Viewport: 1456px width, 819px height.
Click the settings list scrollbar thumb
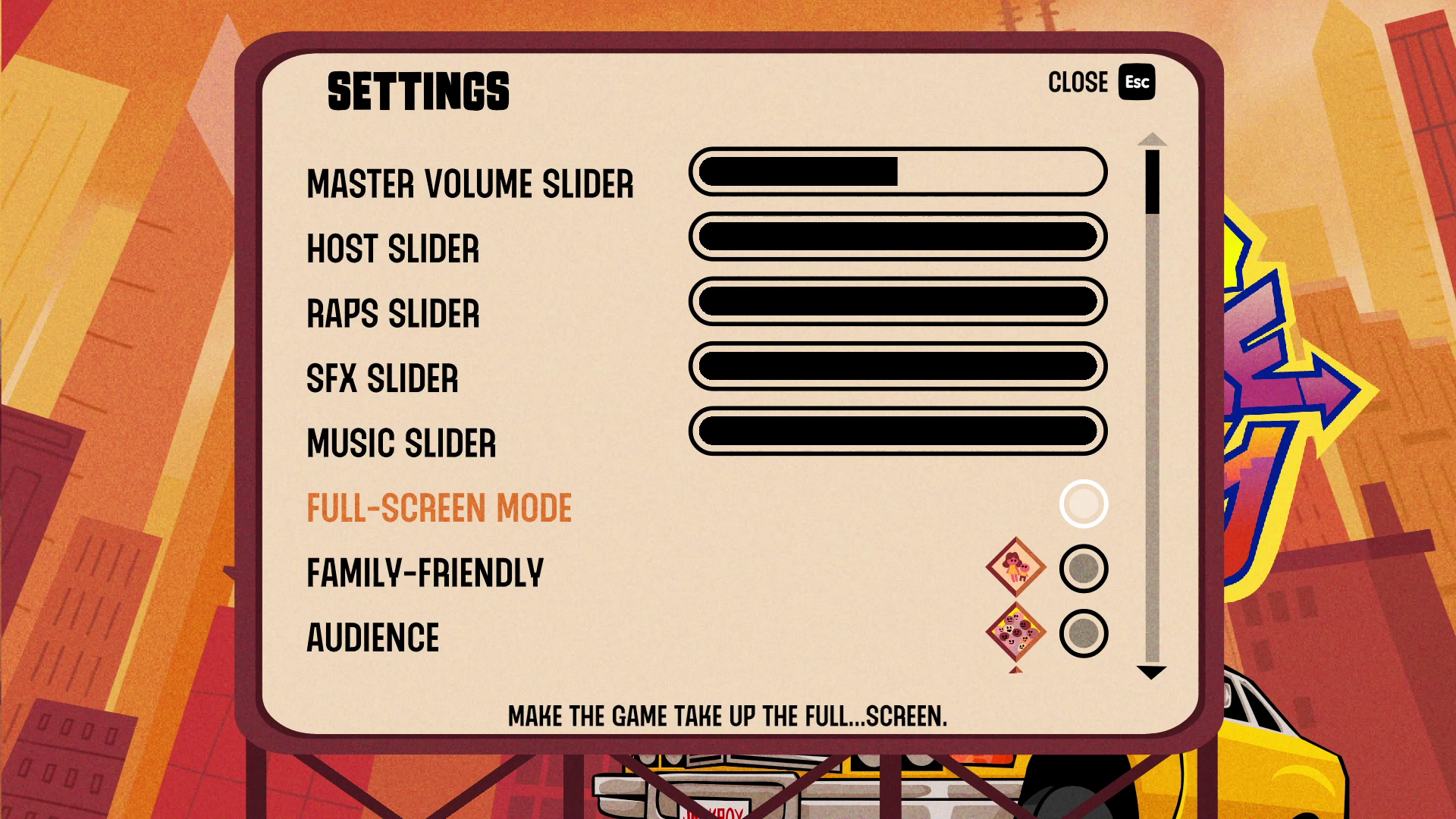click(1152, 182)
